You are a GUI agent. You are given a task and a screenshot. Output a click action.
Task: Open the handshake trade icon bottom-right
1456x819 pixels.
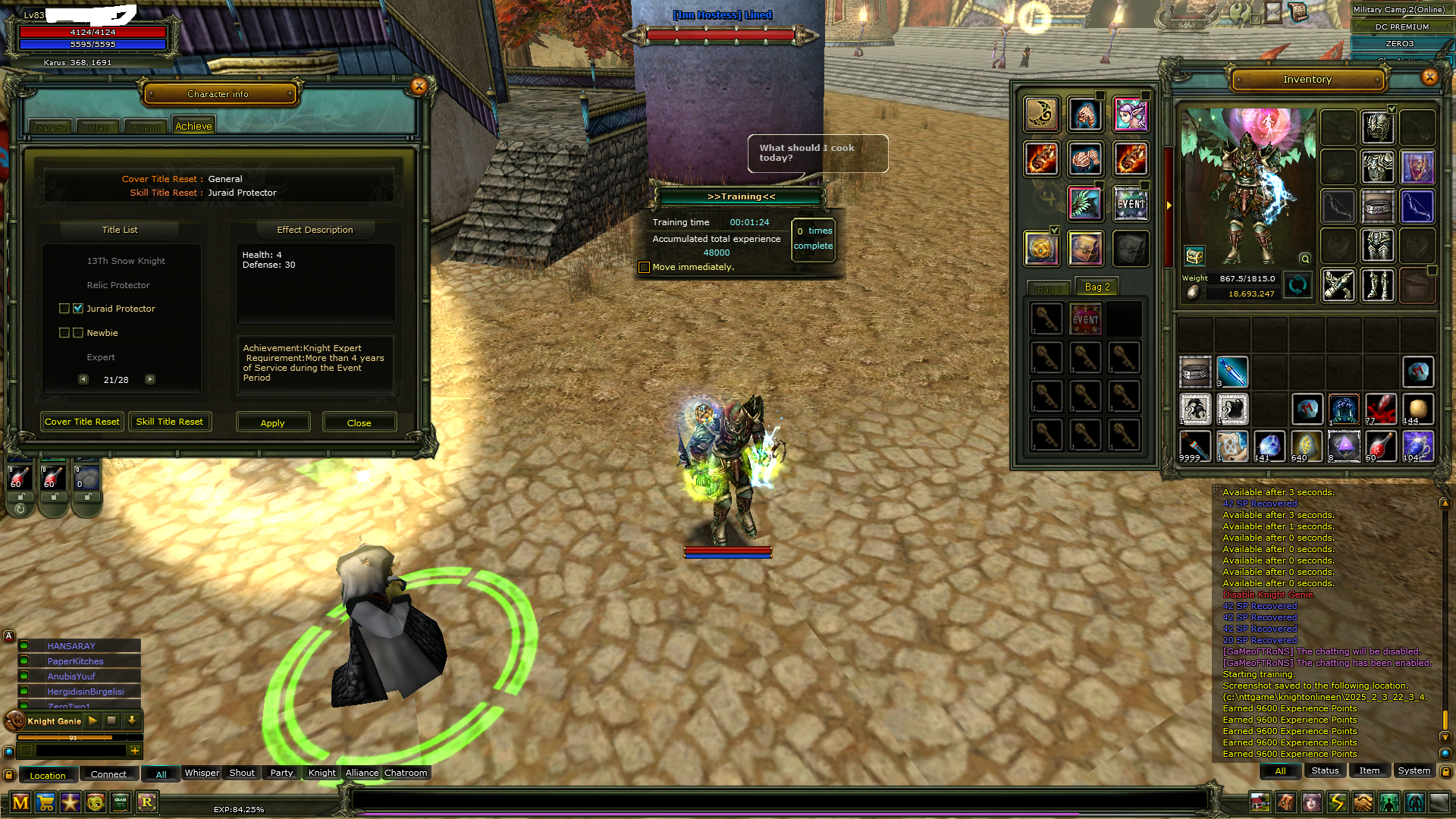click(1363, 801)
